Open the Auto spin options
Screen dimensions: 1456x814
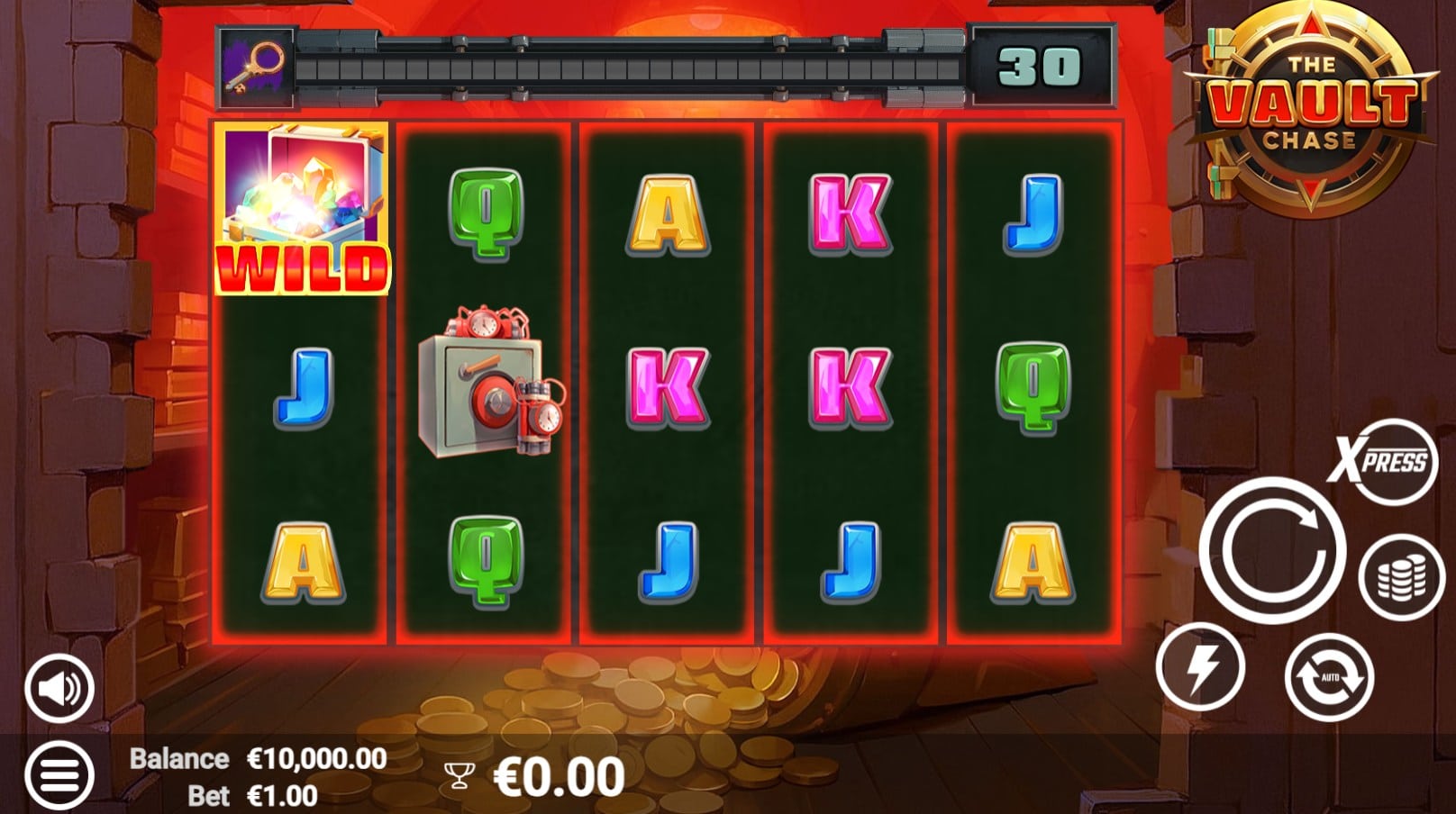pos(1329,676)
